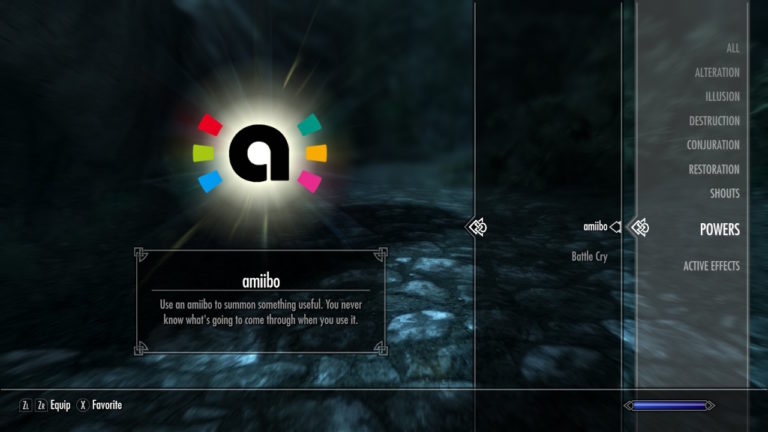
Task: Show Active Effects list
Action: (x=711, y=266)
